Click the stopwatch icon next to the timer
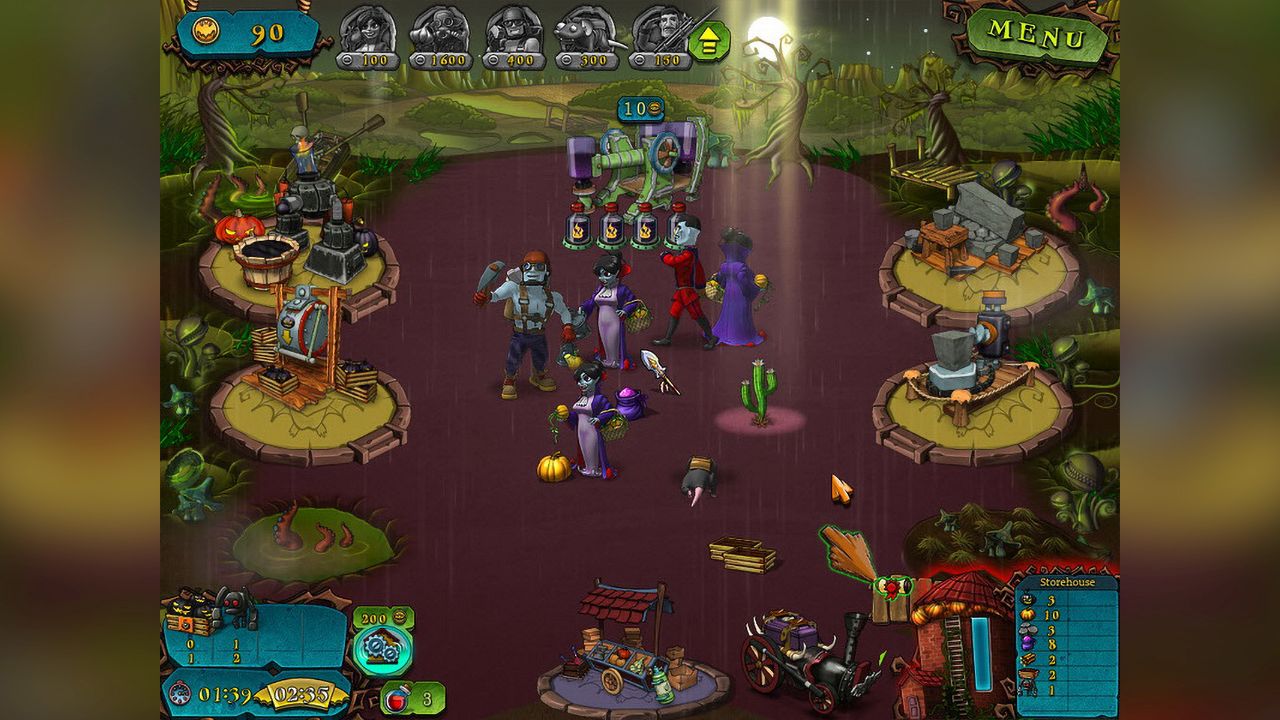Image resolution: width=1280 pixels, height=720 pixels. 179,695
